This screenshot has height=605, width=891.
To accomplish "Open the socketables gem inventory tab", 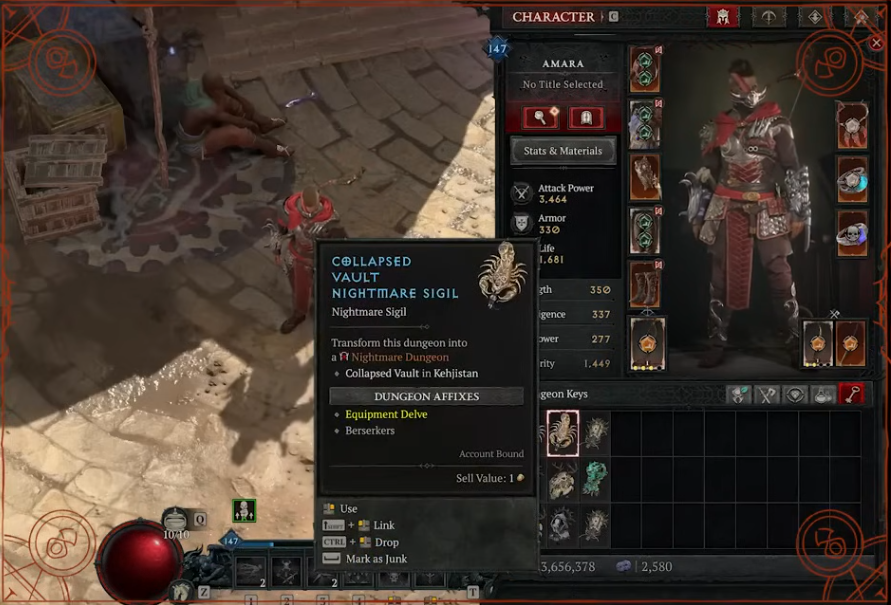I will point(739,394).
